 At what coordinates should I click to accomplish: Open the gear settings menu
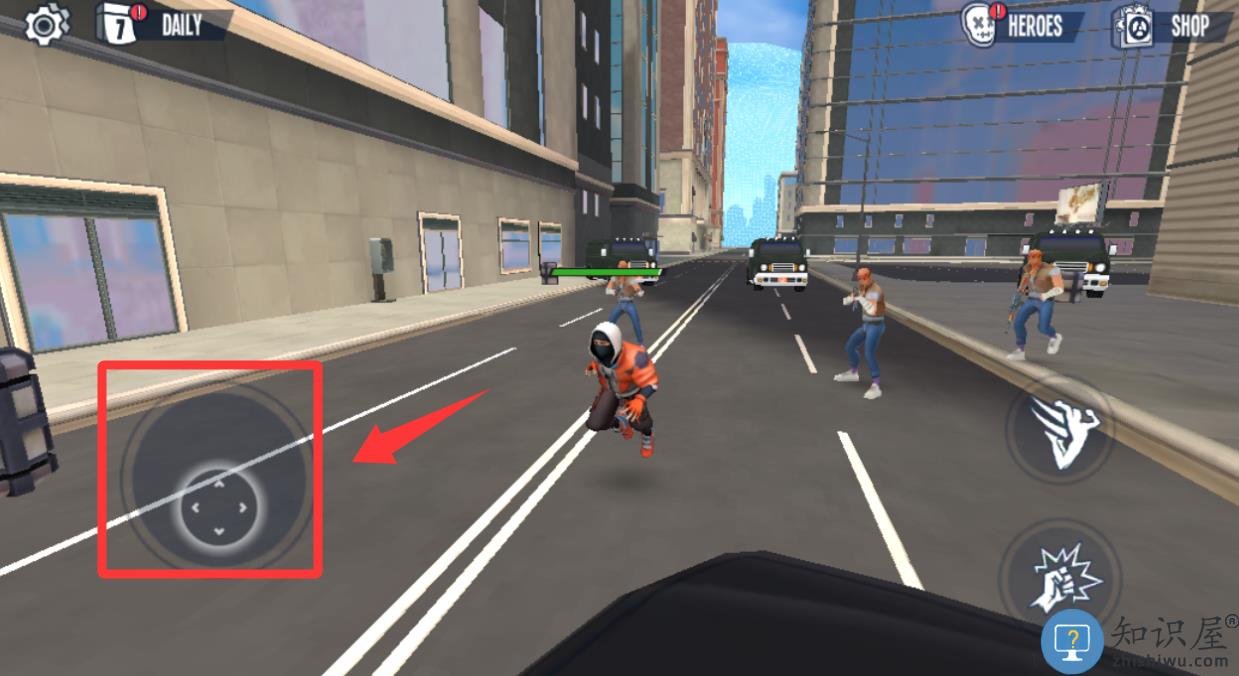pyautogui.click(x=44, y=25)
